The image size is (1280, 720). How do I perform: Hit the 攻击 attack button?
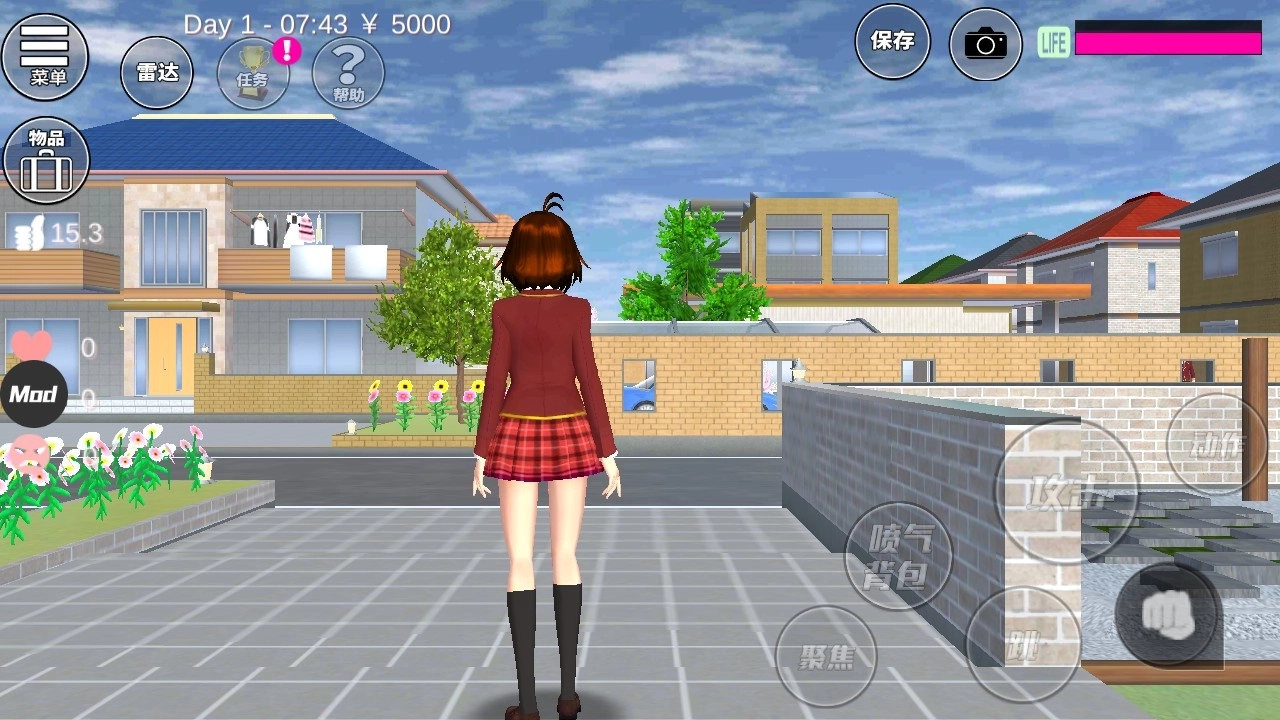[1066, 491]
